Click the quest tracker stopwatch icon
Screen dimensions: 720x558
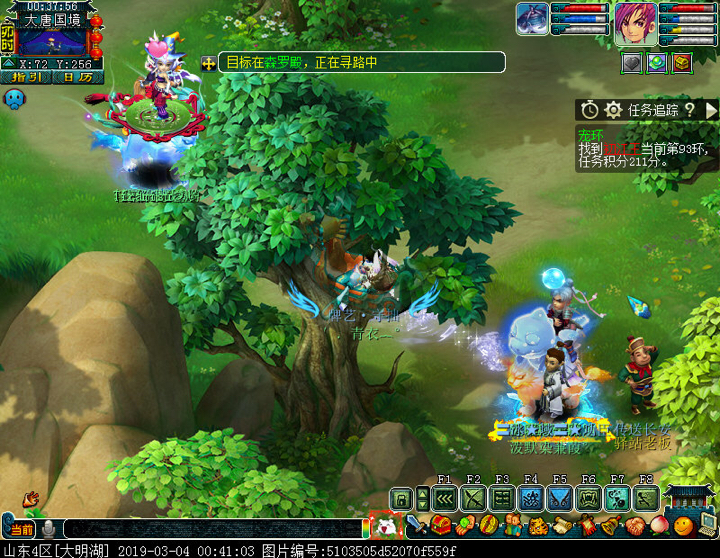coord(590,110)
